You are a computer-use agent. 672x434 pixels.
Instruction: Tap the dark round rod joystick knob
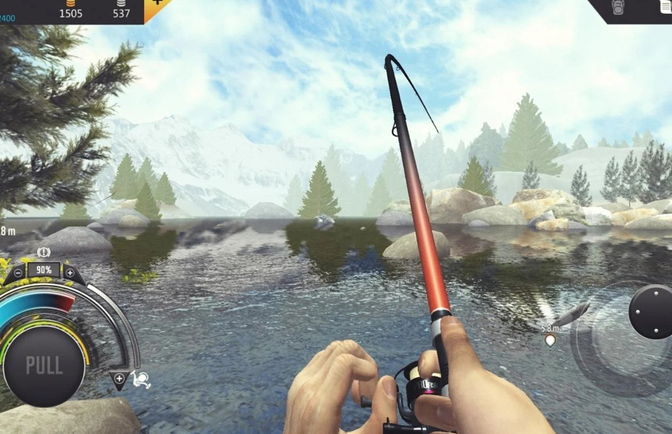(650, 311)
